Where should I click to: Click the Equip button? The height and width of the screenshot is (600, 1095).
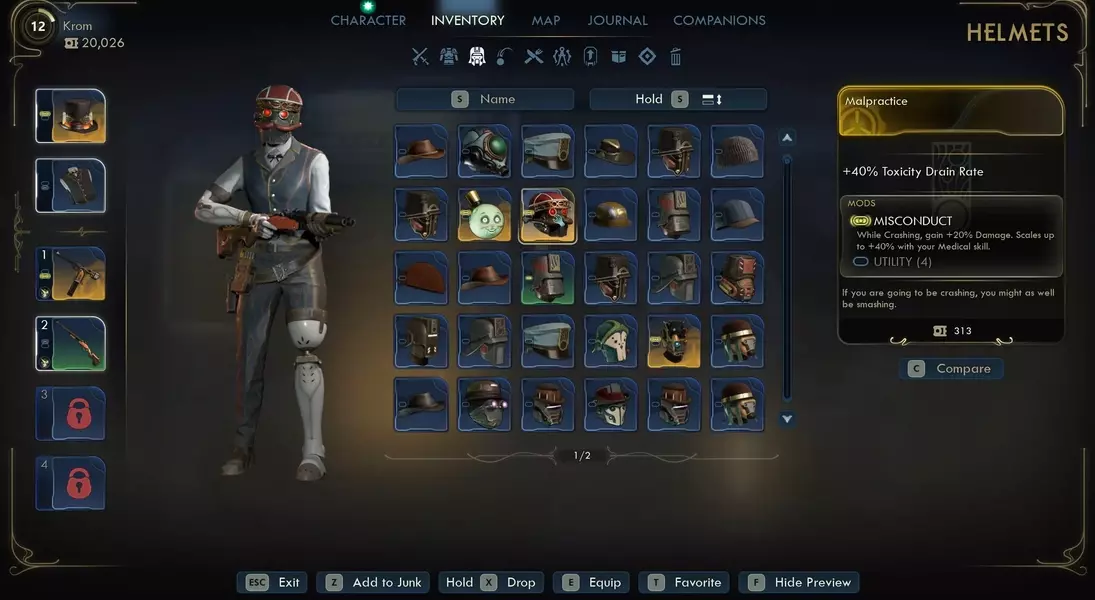coord(592,582)
